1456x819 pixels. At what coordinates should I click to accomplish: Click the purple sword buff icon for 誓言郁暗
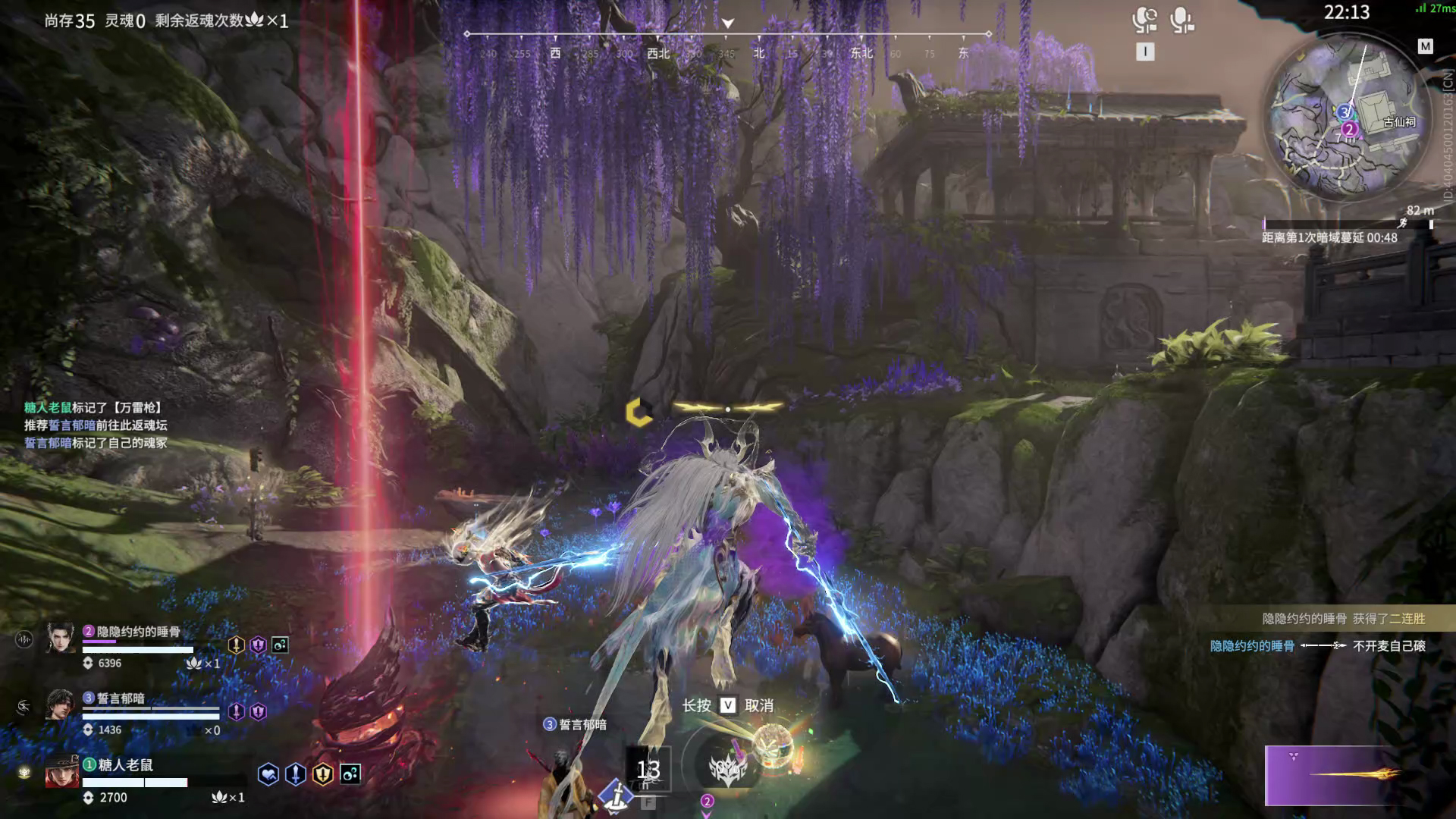pos(237,711)
